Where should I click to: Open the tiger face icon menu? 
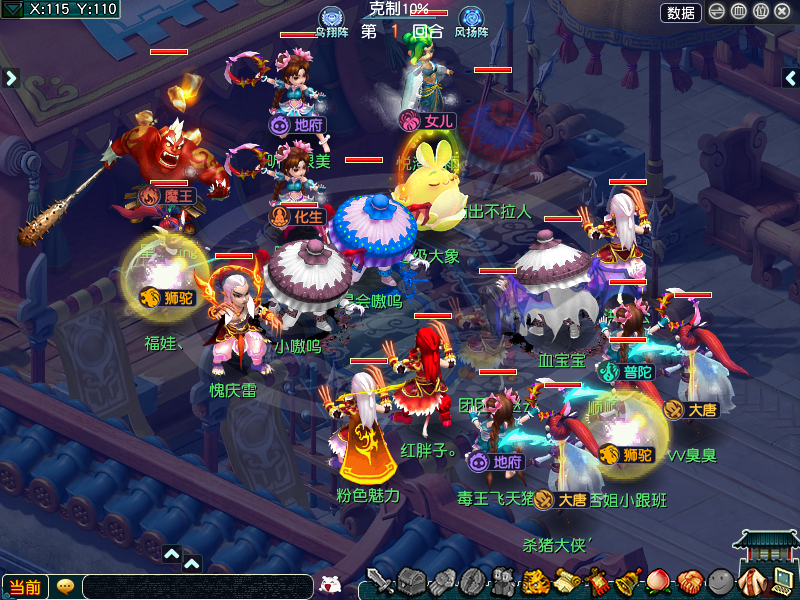[536, 581]
